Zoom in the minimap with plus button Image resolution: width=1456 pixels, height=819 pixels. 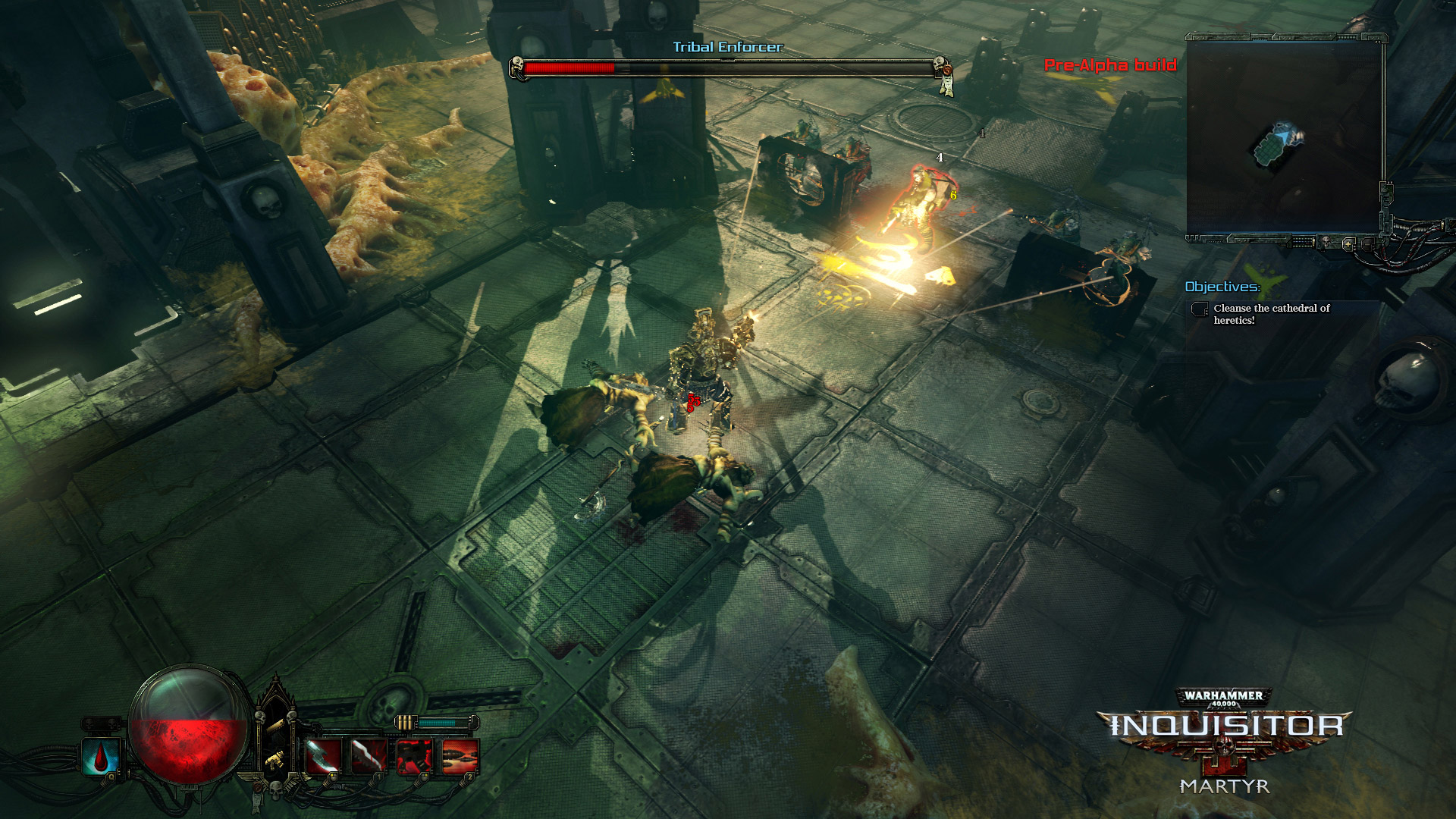(x=1348, y=244)
